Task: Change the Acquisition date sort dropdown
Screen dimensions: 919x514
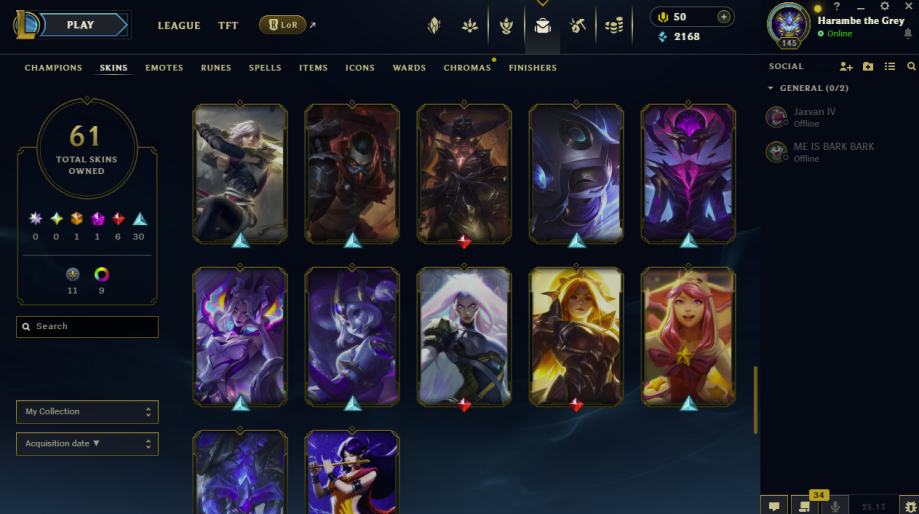Action: (x=88, y=444)
